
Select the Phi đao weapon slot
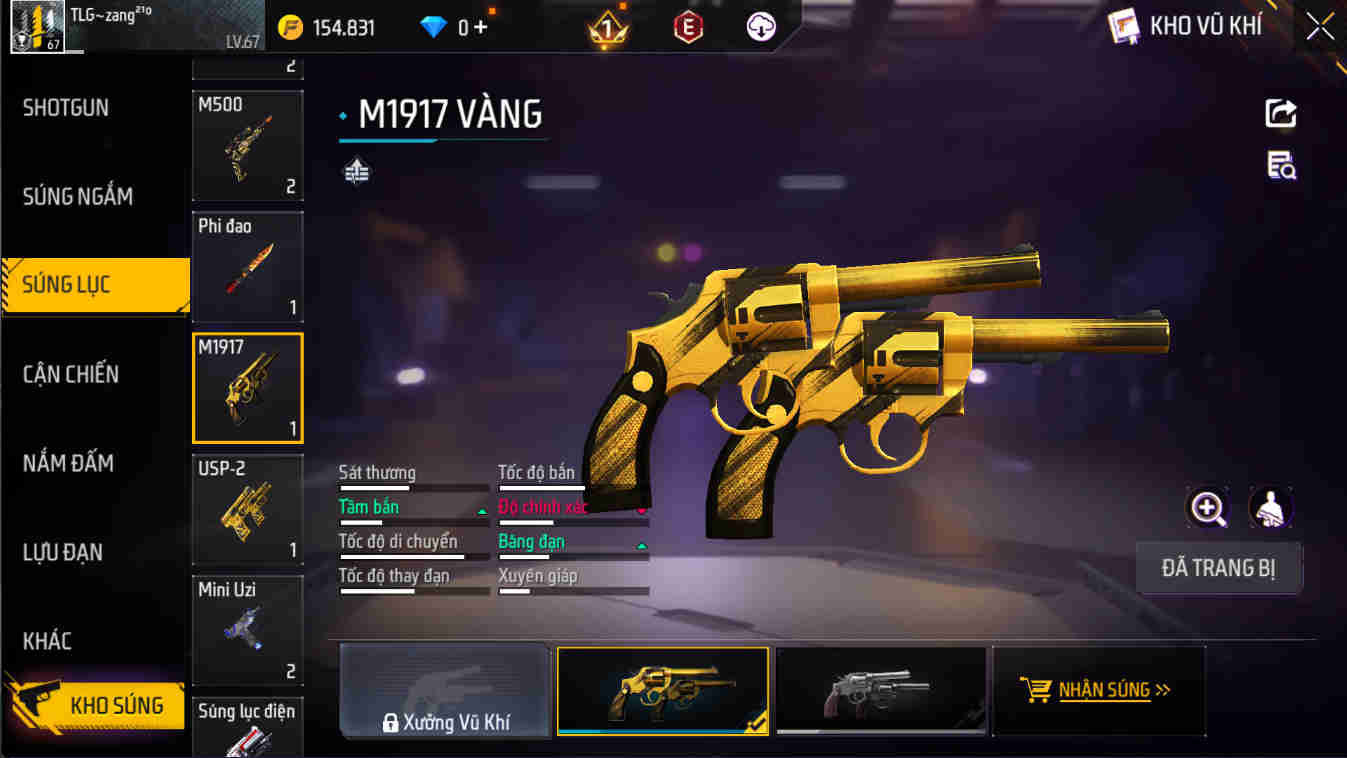tap(247, 266)
